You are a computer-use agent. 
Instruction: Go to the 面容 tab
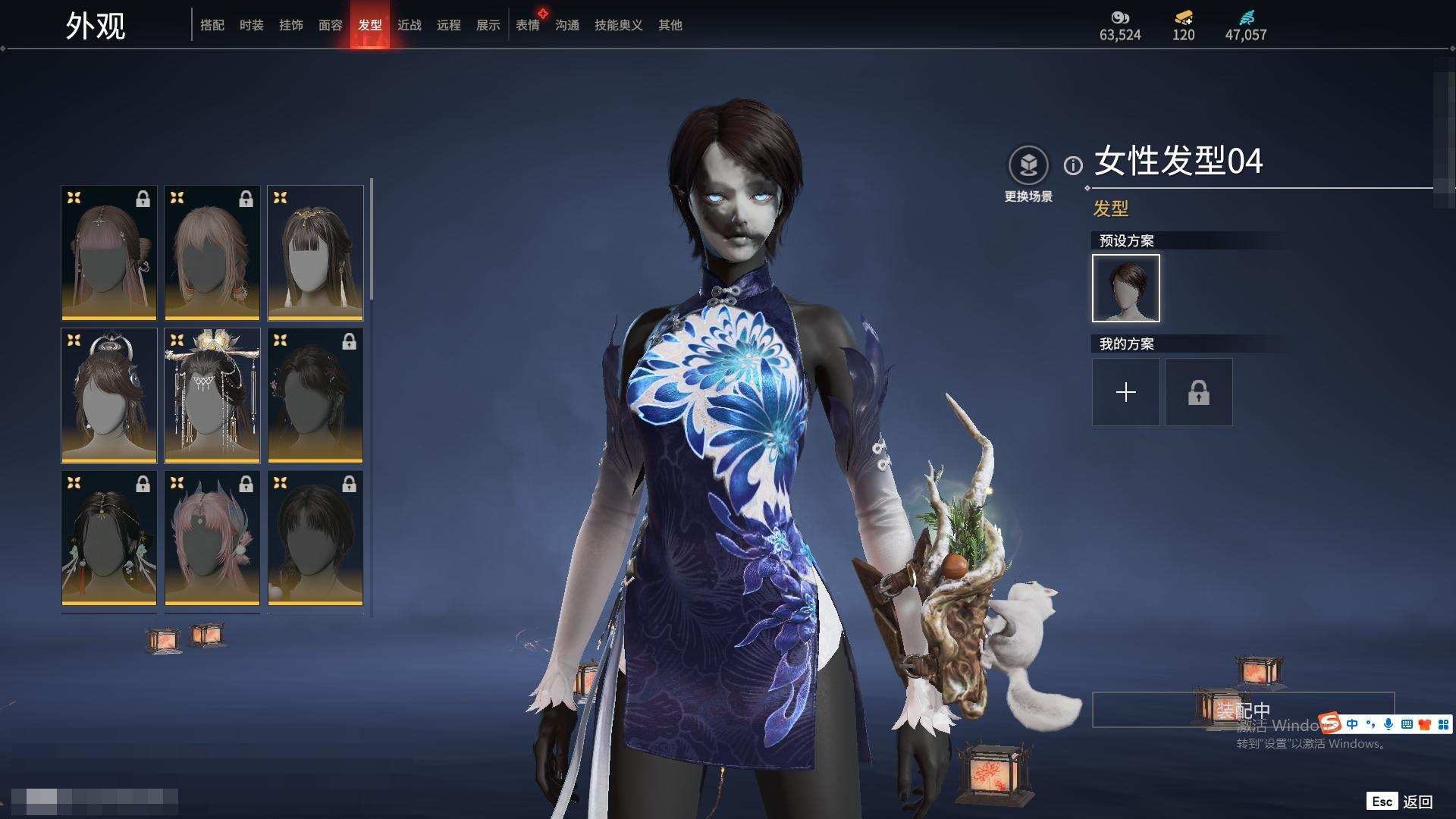pyautogui.click(x=331, y=25)
